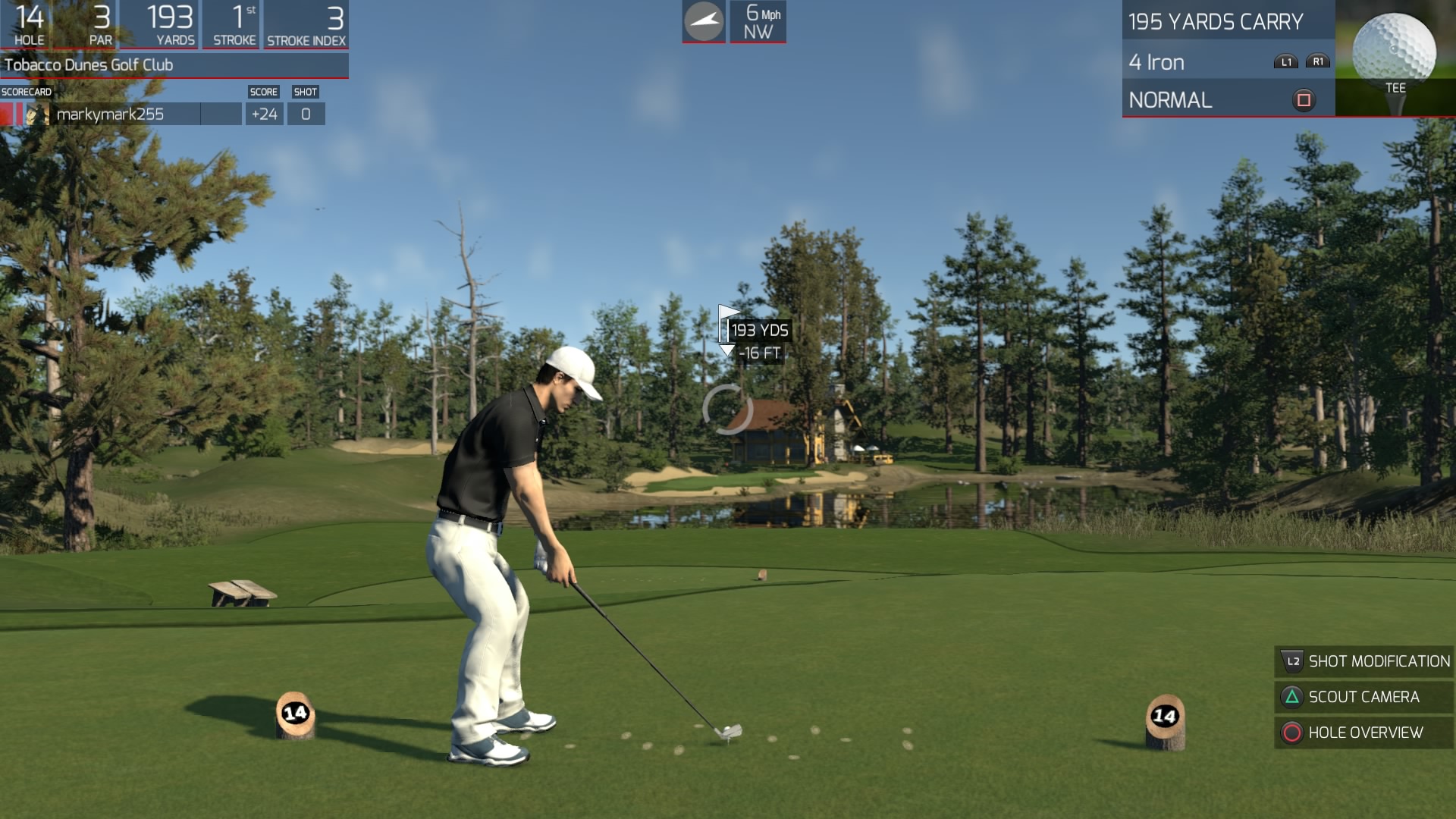This screenshot has height=819, width=1456.
Task: Expand the 193 YDS distance marker details
Action: [x=758, y=331]
